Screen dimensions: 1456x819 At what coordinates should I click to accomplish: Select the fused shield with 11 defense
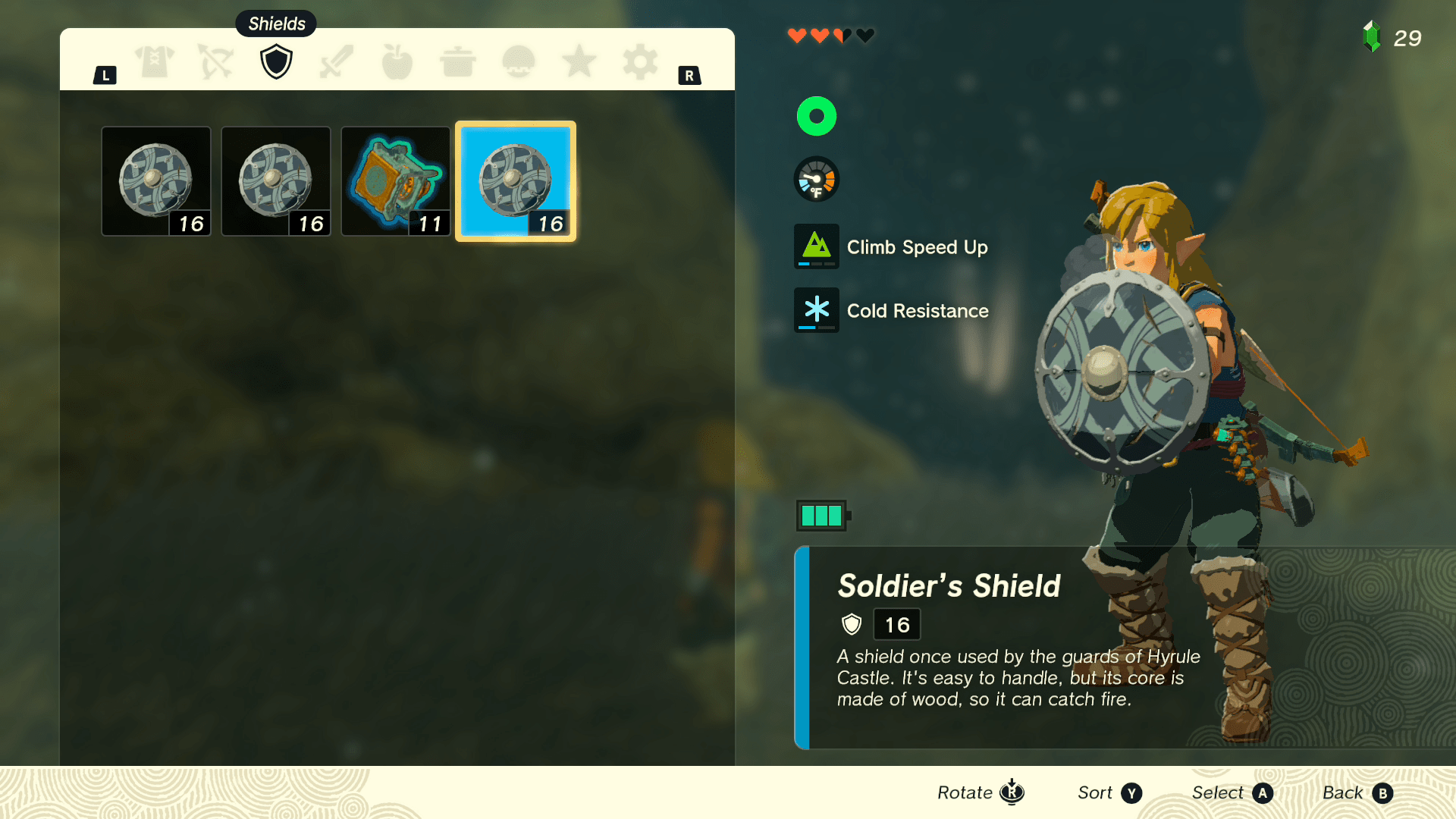coord(395,181)
